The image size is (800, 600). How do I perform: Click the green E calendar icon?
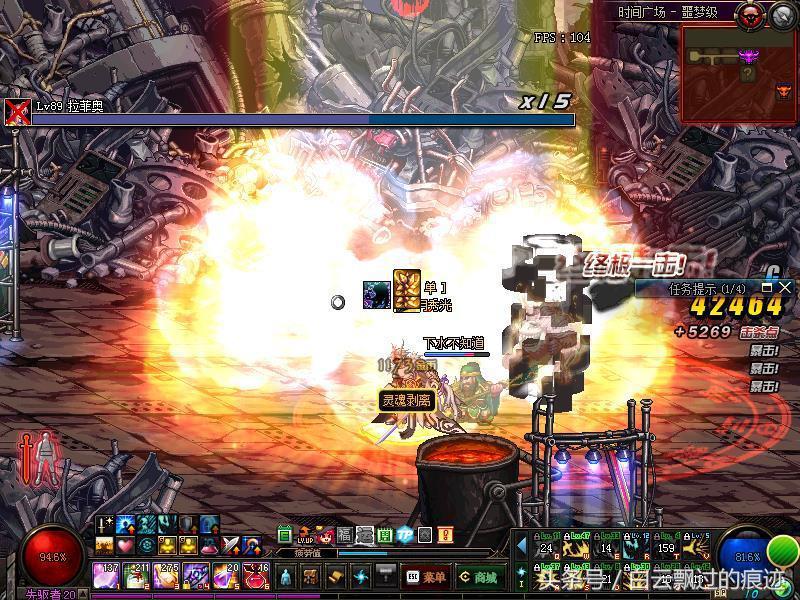coord(285,535)
